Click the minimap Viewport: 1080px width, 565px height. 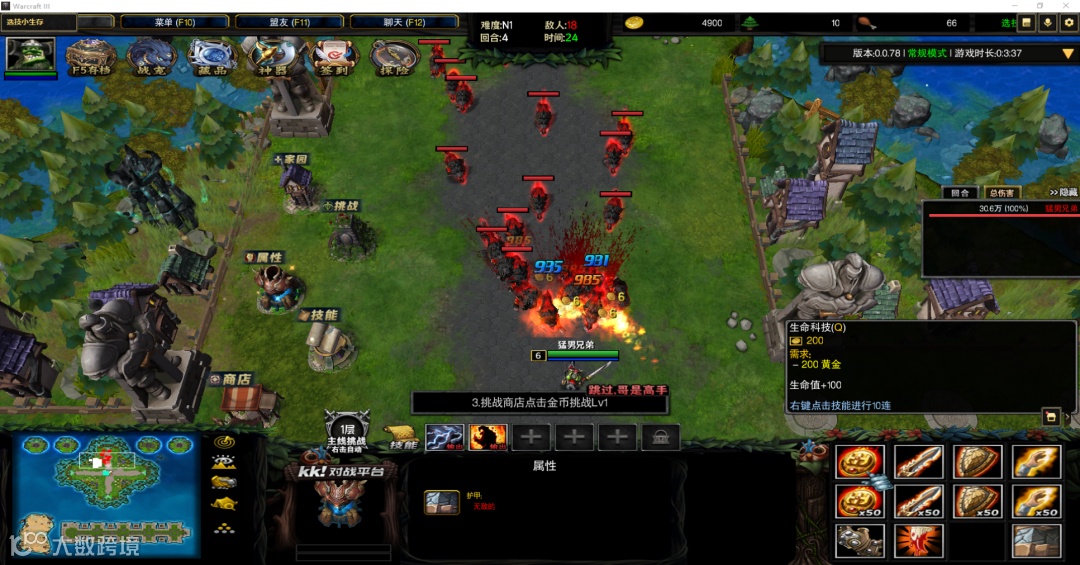point(105,495)
